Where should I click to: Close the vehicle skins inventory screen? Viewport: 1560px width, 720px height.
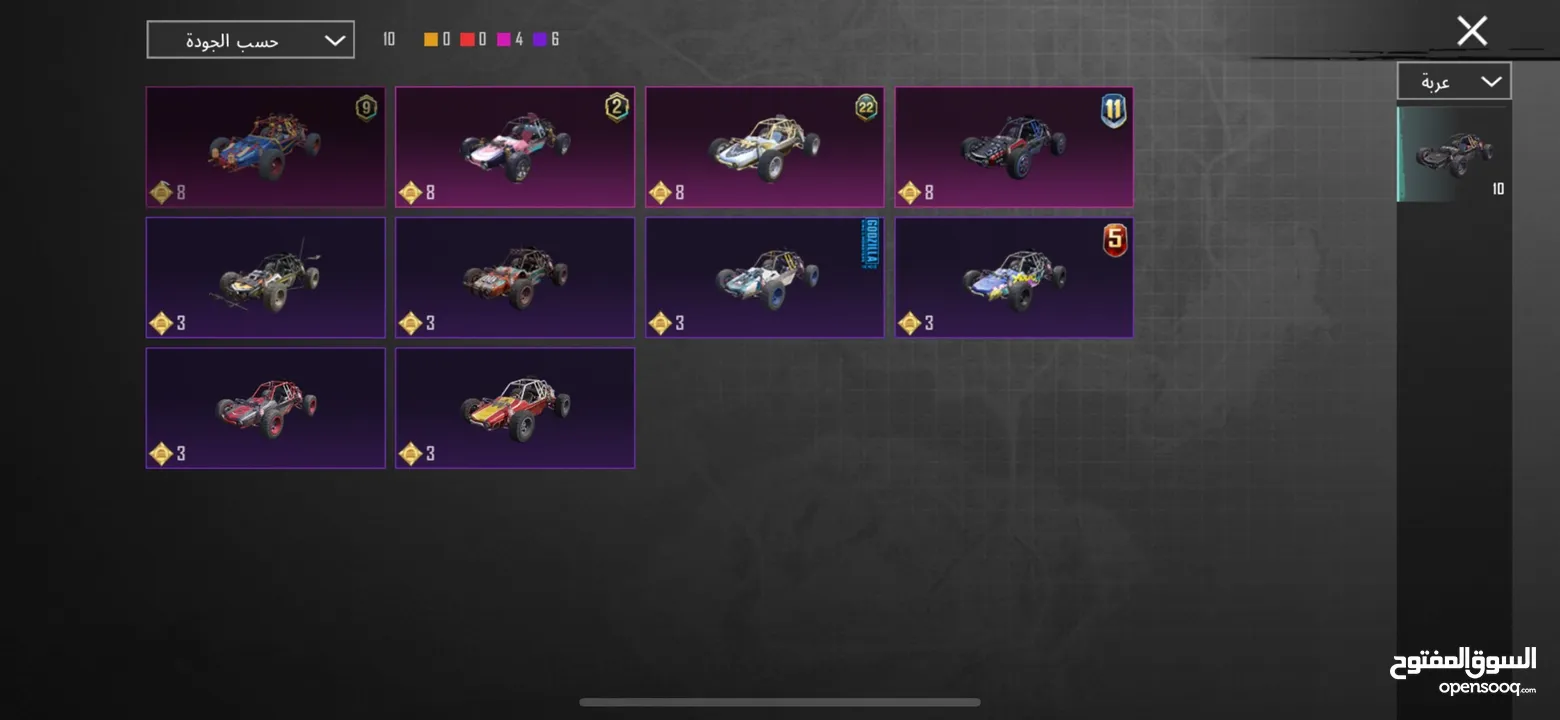pyautogui.click(x=1471, y=31)
